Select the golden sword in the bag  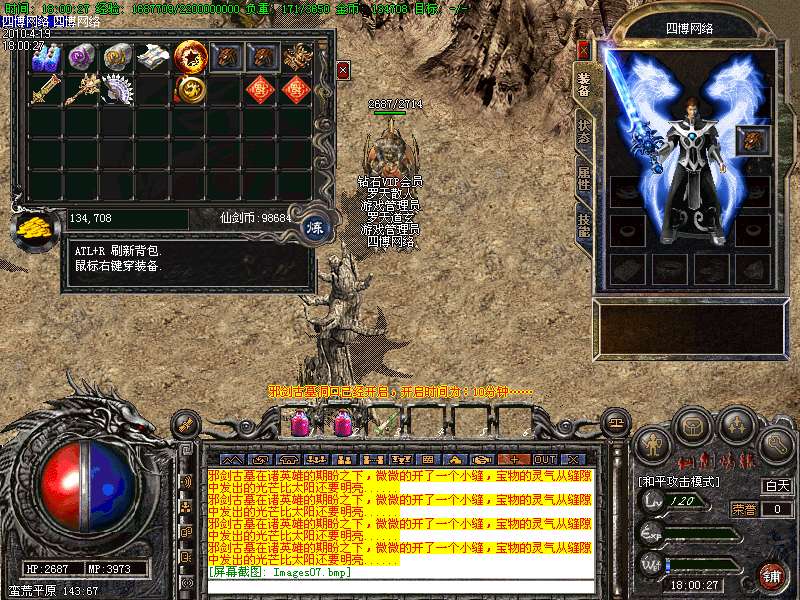[x=46, y=91]
